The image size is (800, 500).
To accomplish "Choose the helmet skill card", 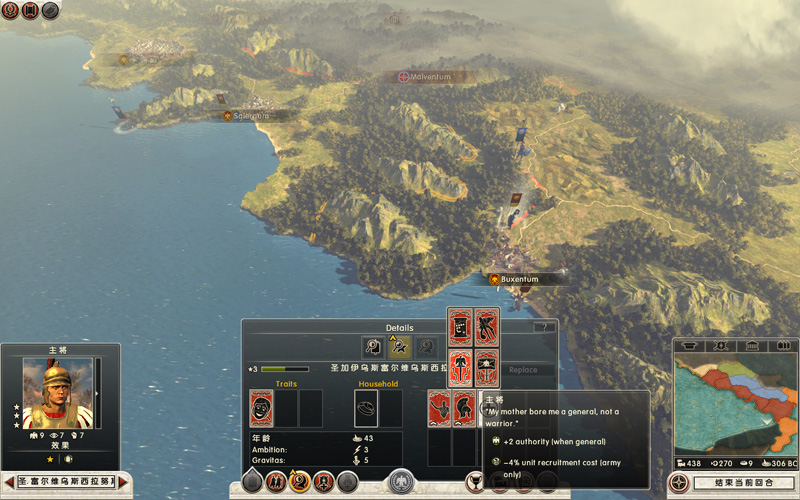I will [x=464, y=409].
